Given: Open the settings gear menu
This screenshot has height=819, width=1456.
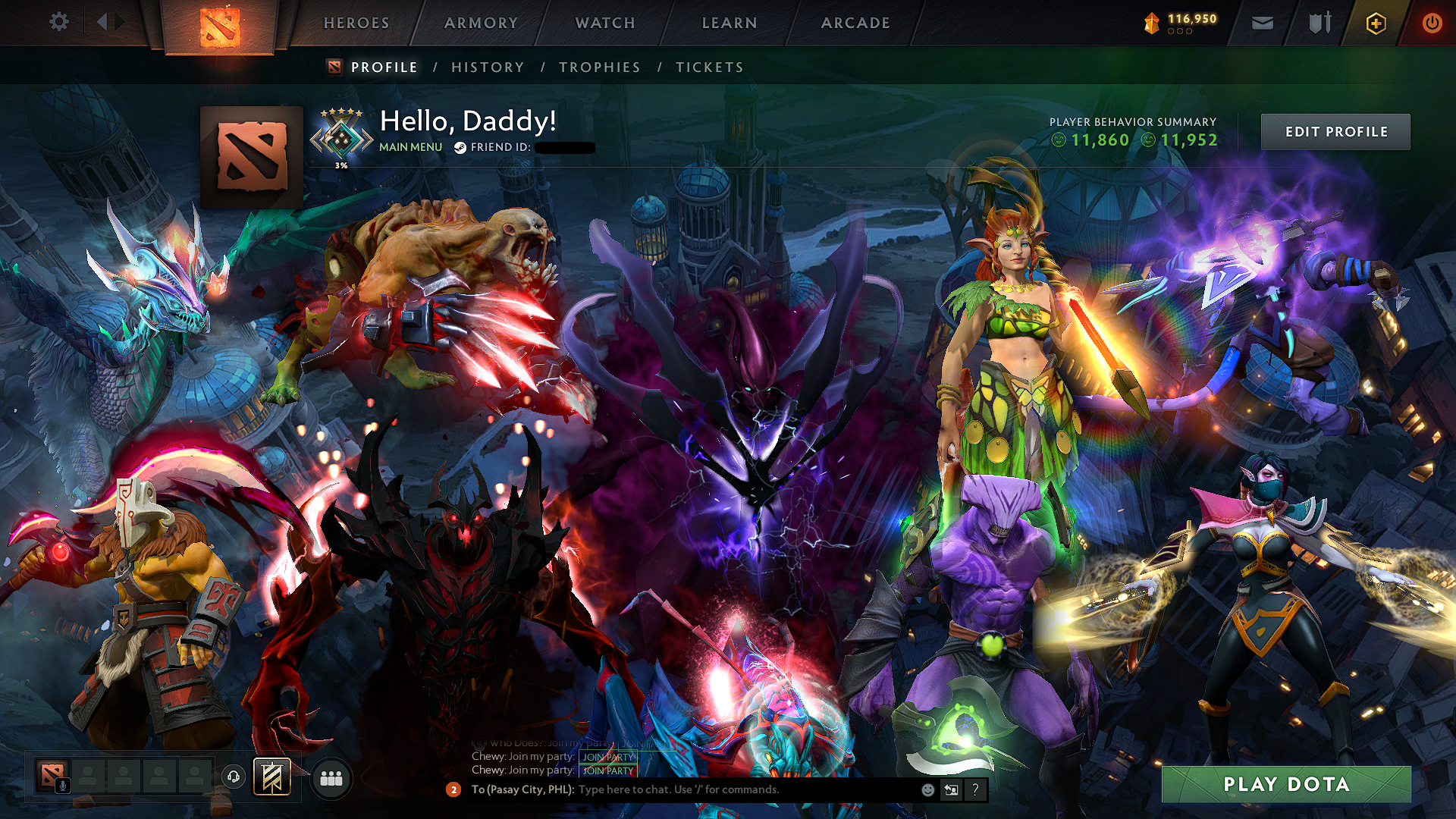Looking at the screenshot, I should click(59, 22).
